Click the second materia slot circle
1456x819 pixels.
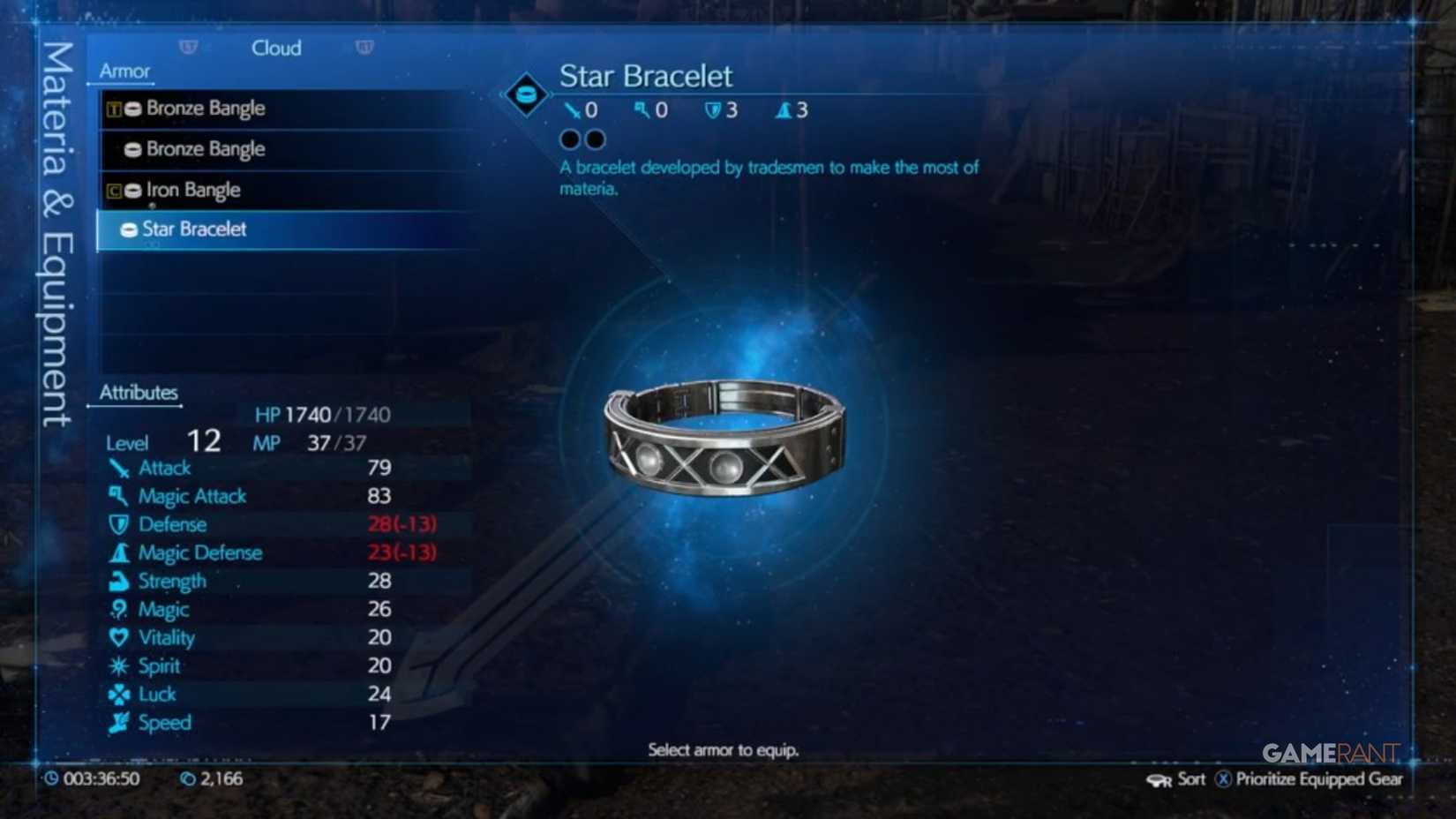click(x=597, y=139)
